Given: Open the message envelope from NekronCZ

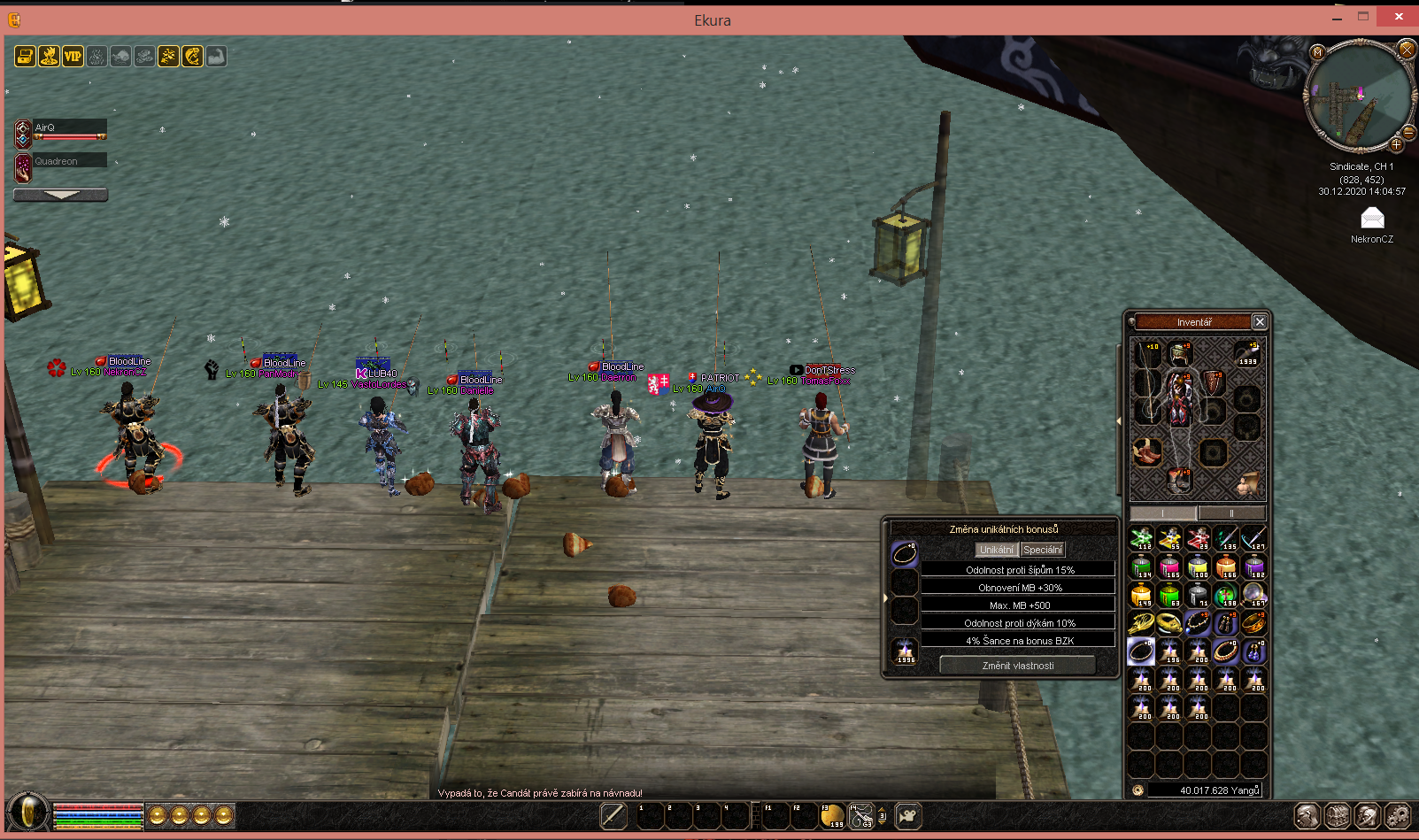Looking at the screenshot, I should pyautogui.click(x=1372, y=218).
